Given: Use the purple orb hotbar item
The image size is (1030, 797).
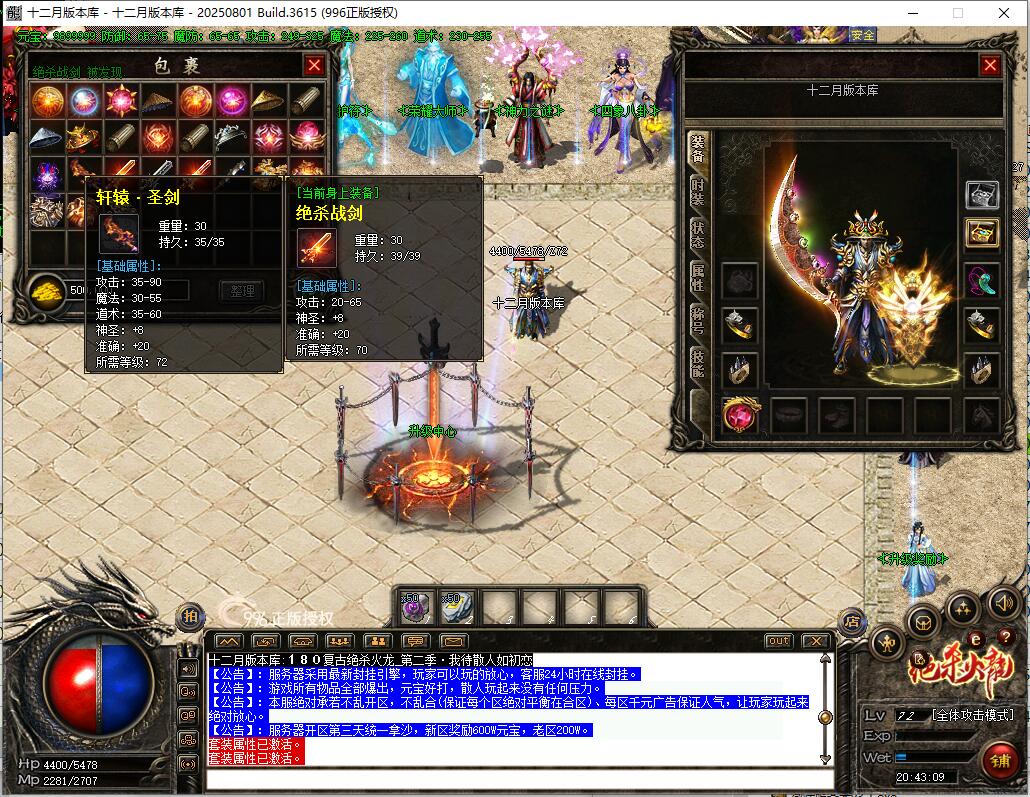Looking at the screenshot, I should pos(415,606).
